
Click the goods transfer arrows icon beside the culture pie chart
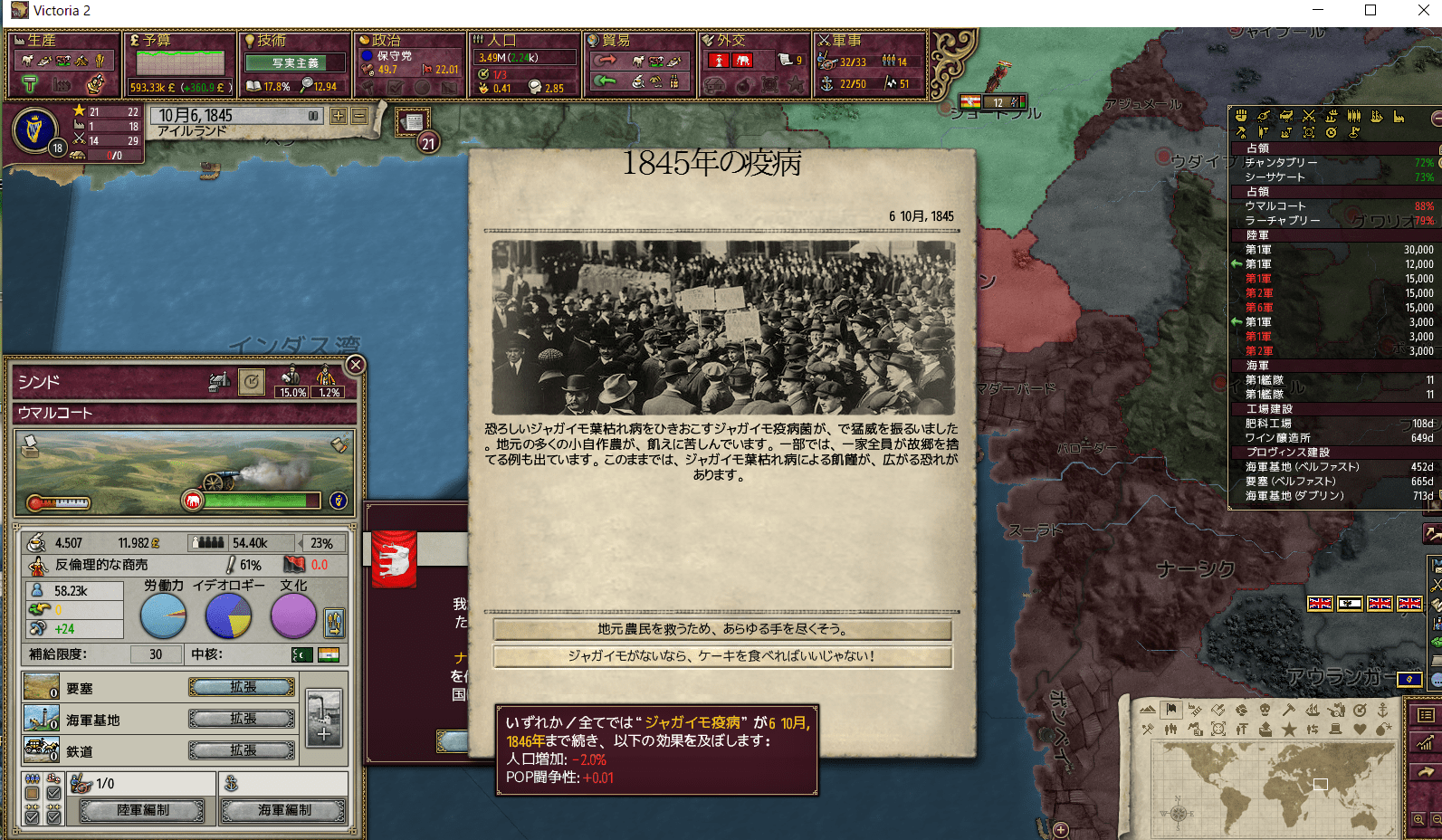(x=334, y=622)
